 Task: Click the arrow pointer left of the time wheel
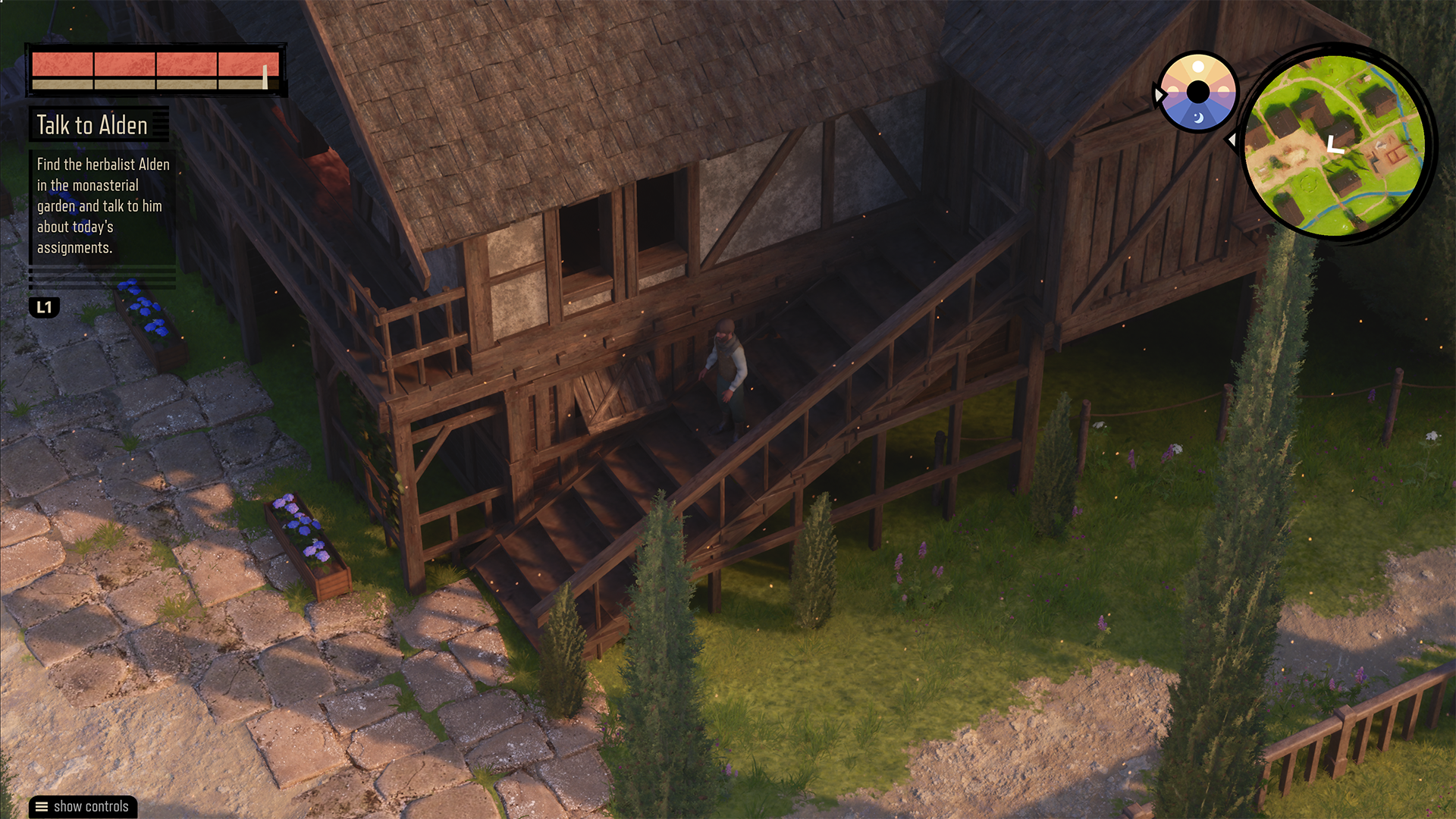point(1159,93)
